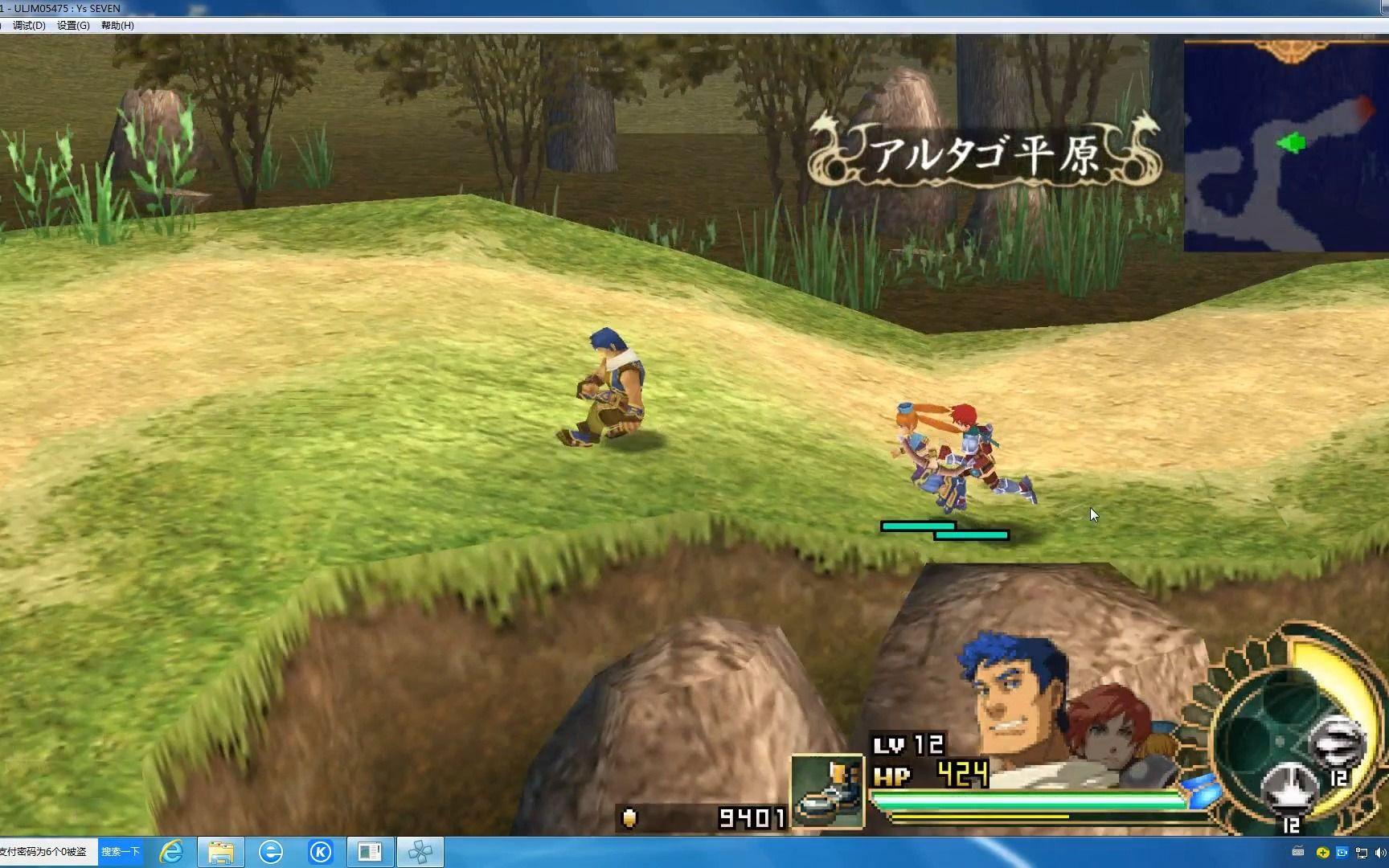
Task: Open Internet Explorer from the taskbar
Action: (171, 852)
